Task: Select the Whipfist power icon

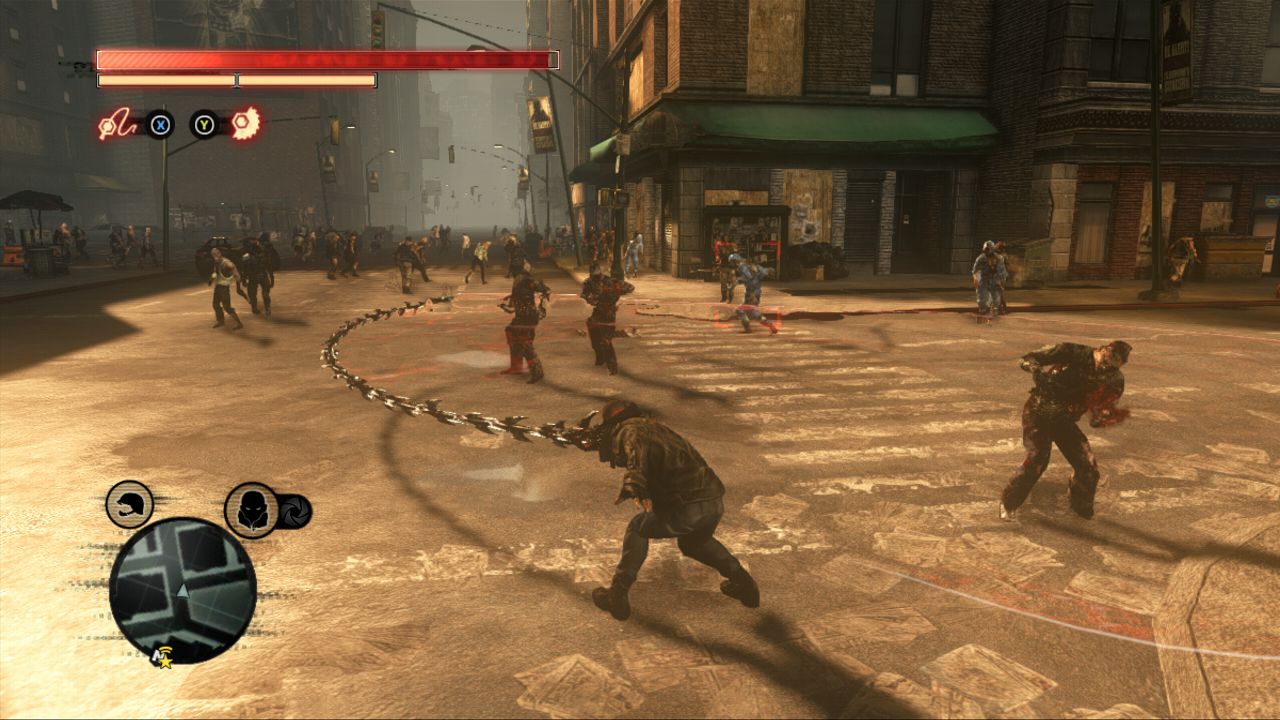Action: coord(117,125)
